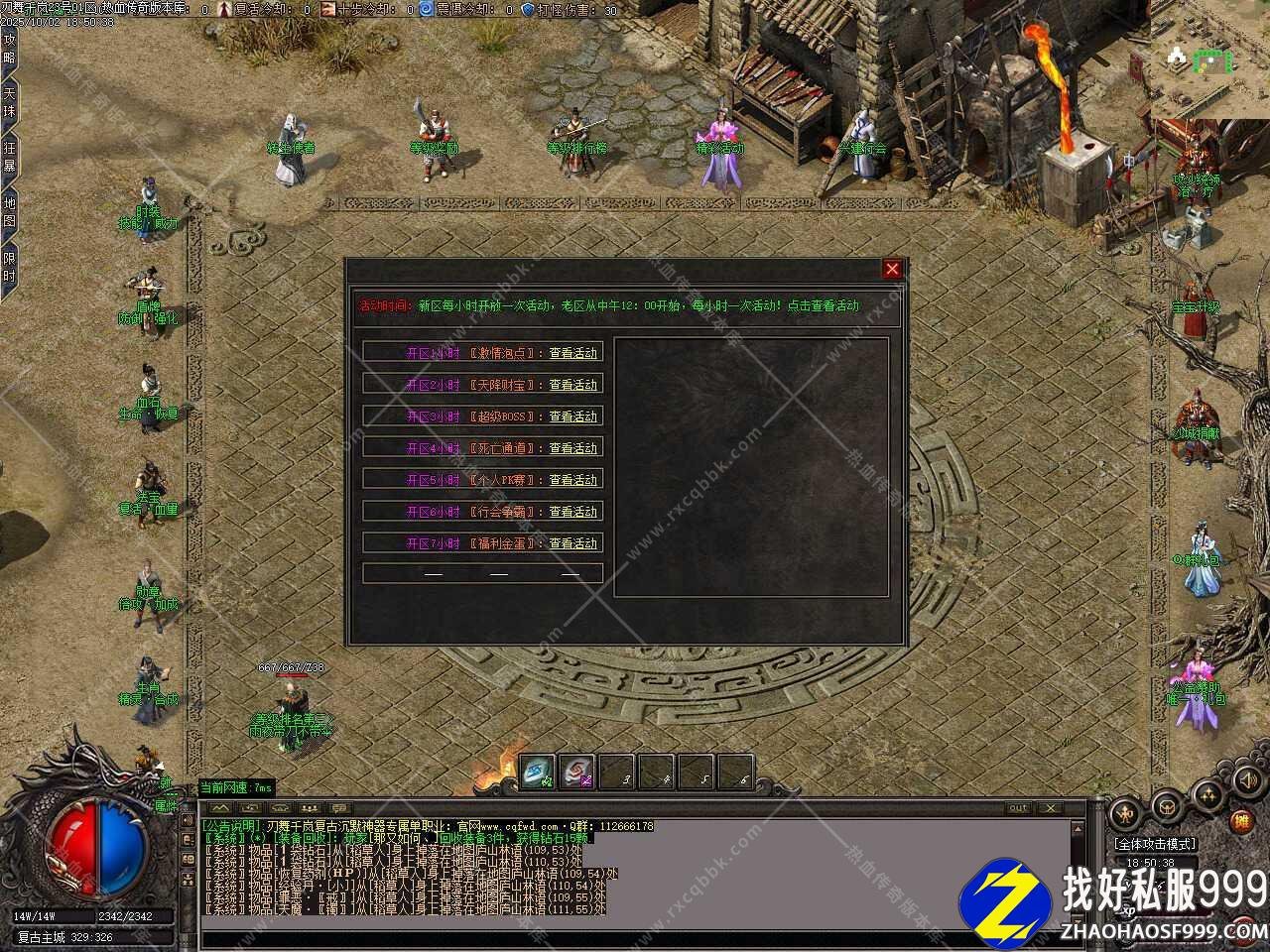The height and width of the screenshot is (952, 1270).
Task: Check the 个人PK赛 activity
Action: coord(573,480)
